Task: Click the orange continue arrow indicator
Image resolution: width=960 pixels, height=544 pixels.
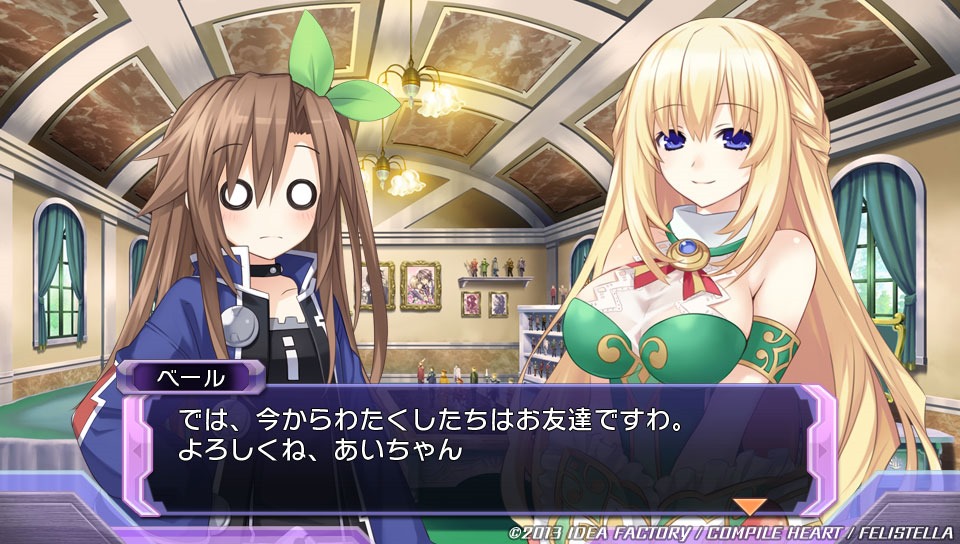Action: (750, 506)
